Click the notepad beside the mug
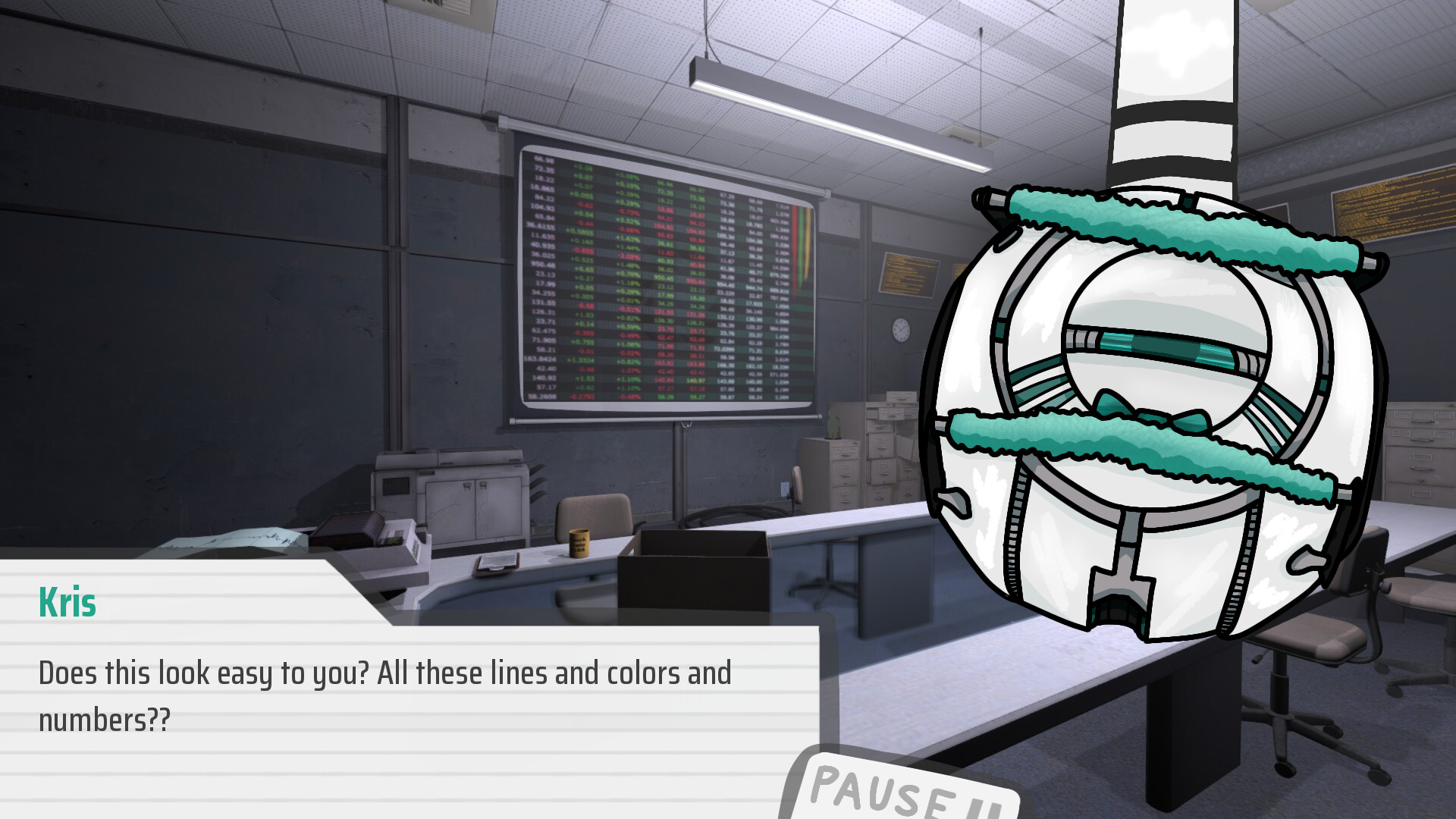Image resolution: width=1456 pixels, height=819 pixels. tap(495, 567)
